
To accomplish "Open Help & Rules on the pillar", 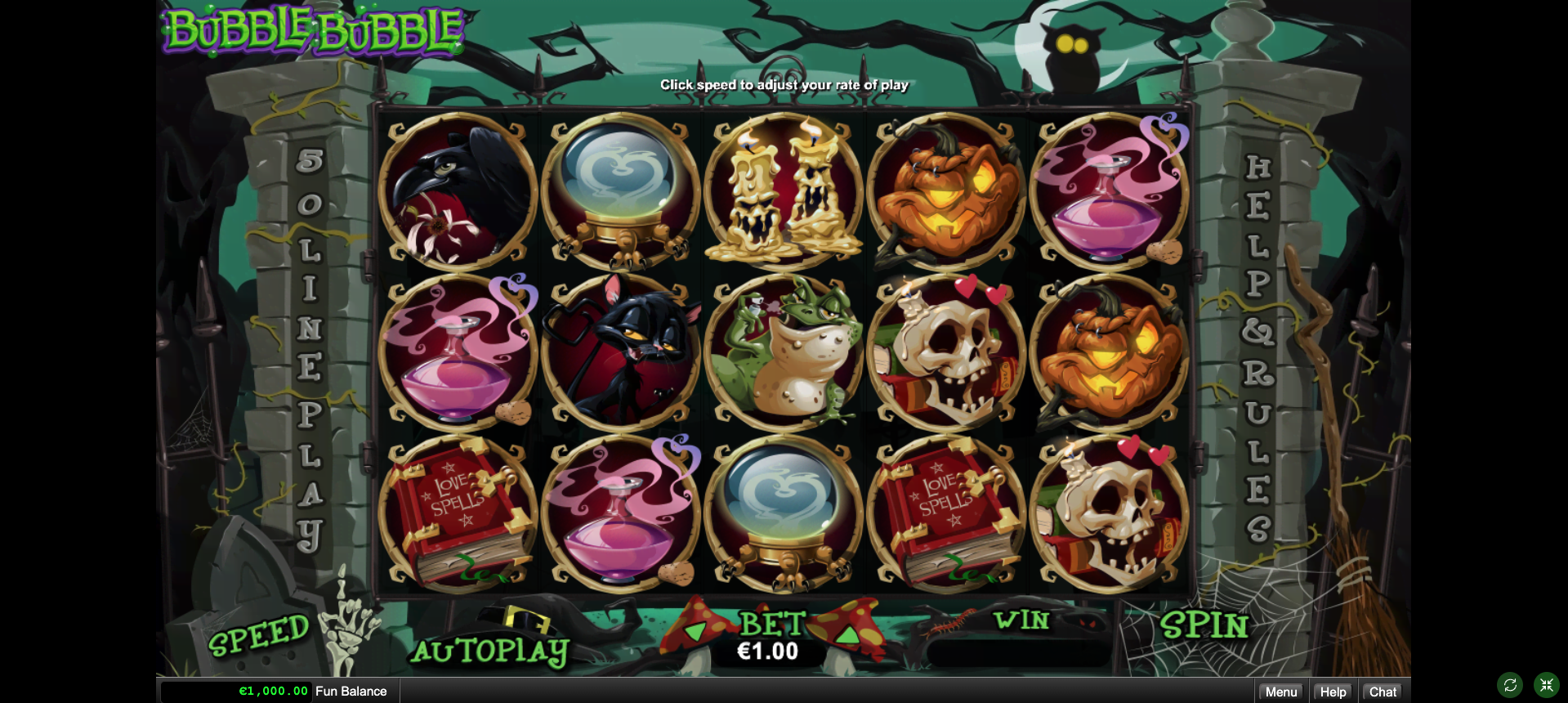I will pos(1258,347).
